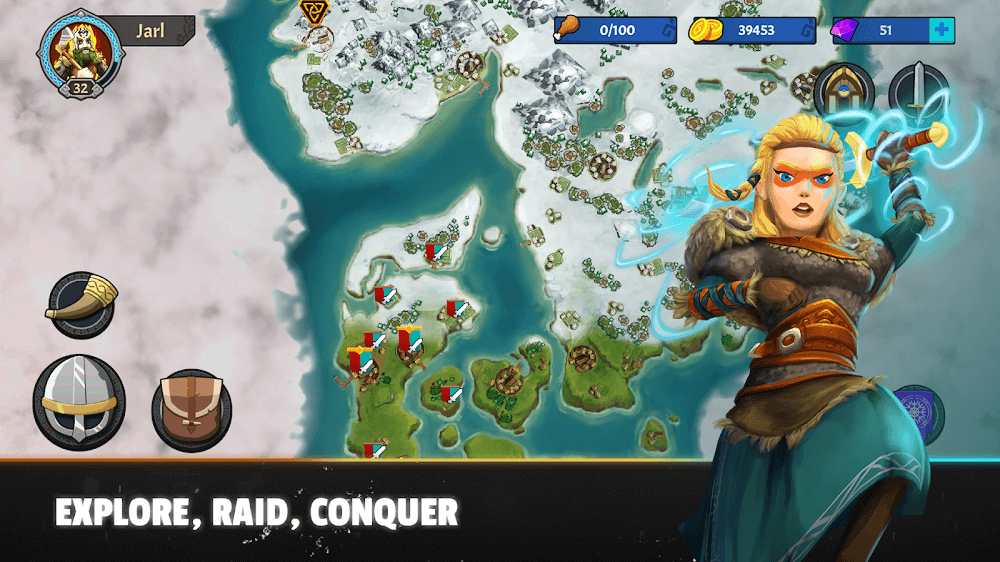This screenshot has height=562, width=1000.
Task: Click the Jarl name banner
Action: pos(150,30)
